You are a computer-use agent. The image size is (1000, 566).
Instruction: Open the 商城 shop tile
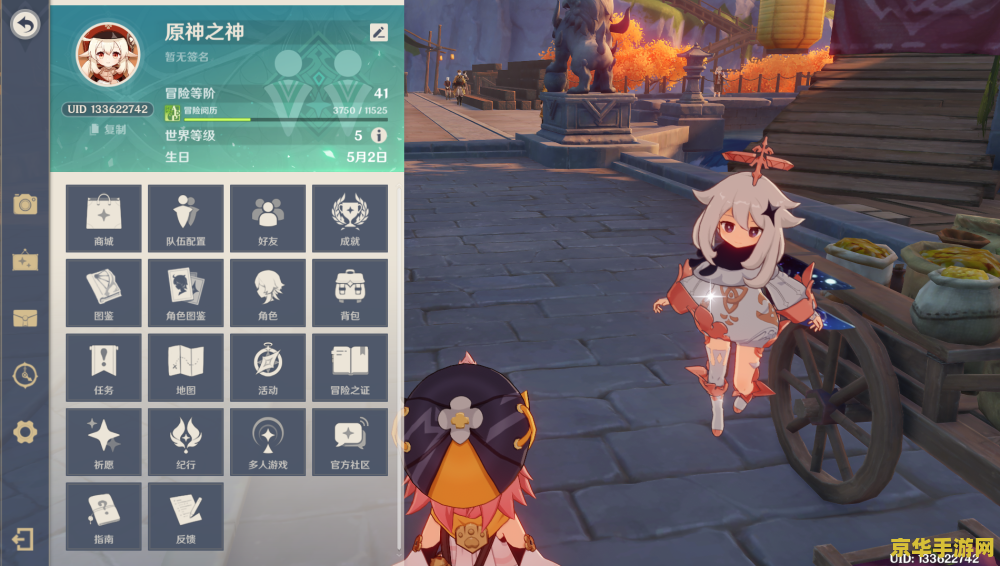click(x=104, y=218)
